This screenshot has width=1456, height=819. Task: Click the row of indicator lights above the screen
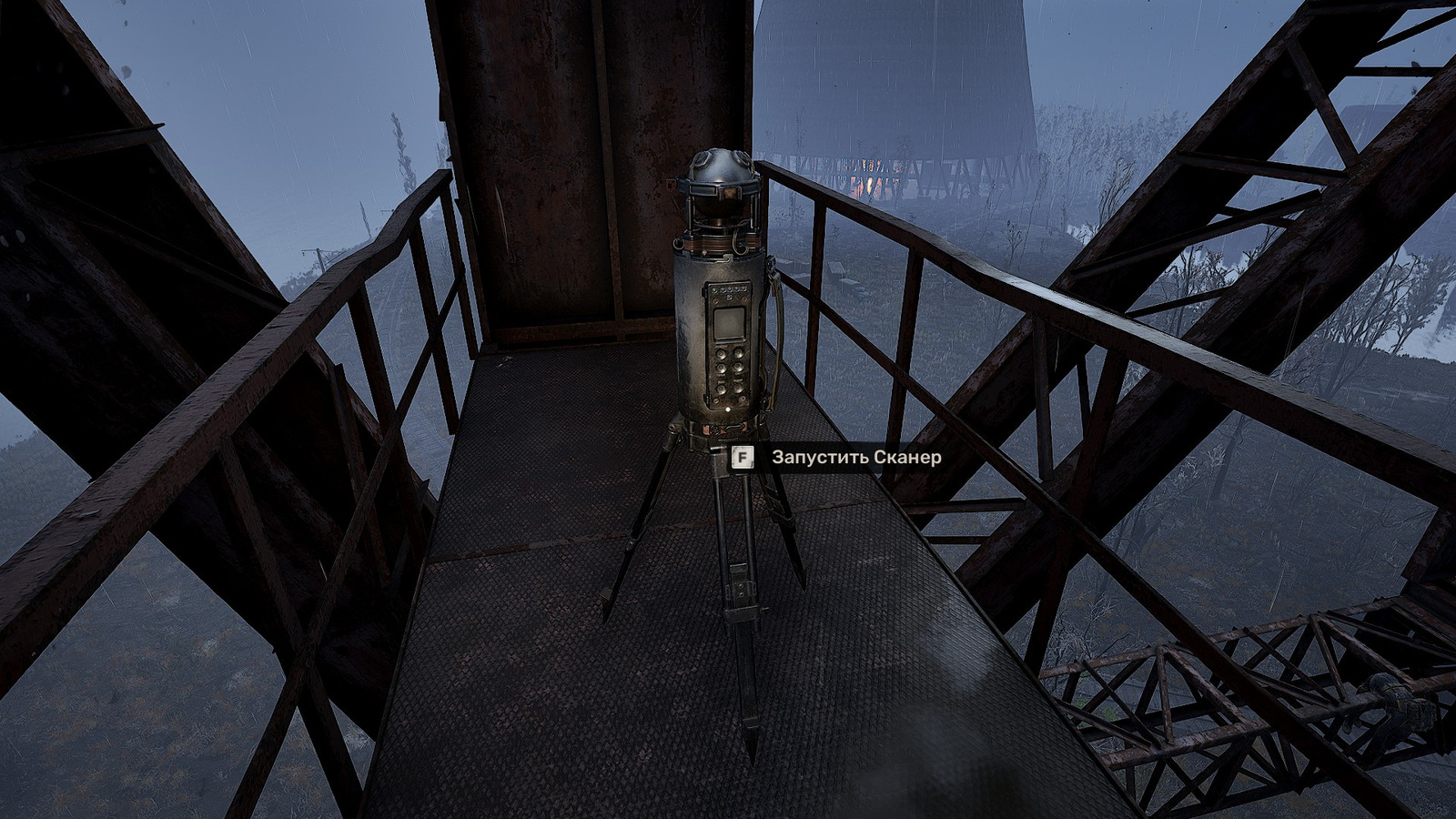click(x=730, y=289)
